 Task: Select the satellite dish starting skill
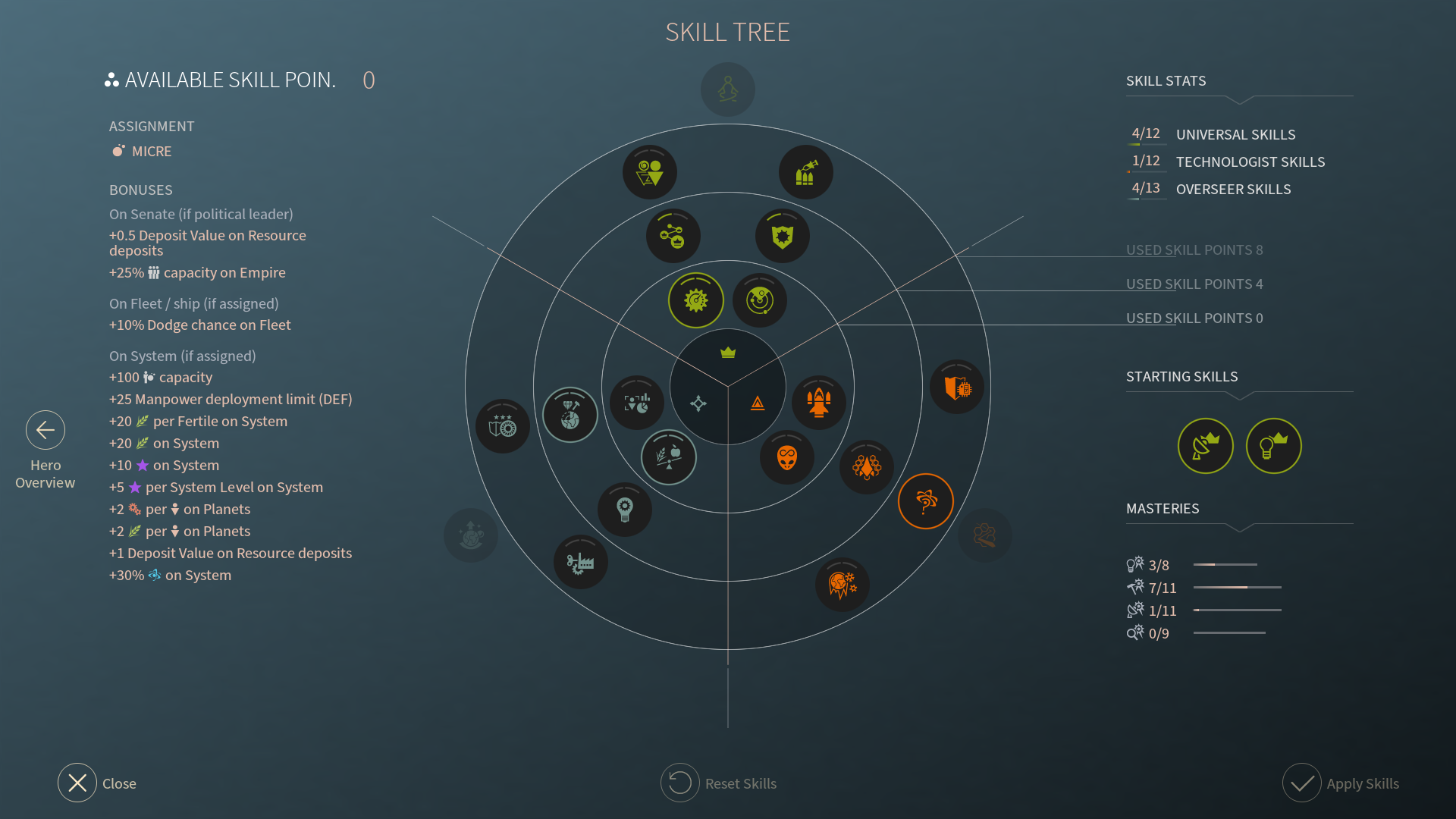tap(1205, 446)
